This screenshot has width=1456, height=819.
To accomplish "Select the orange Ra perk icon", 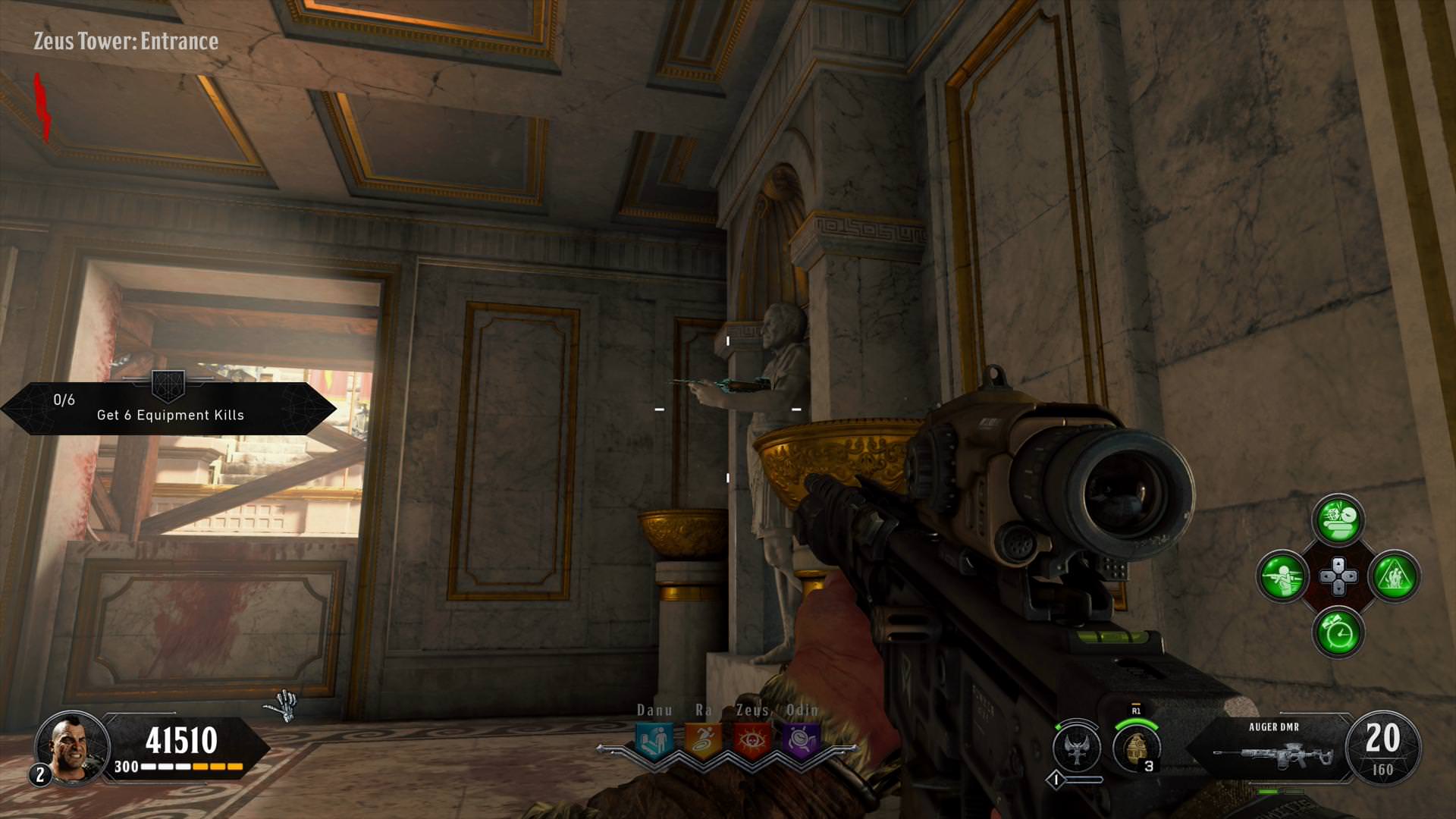I will 703,739.
